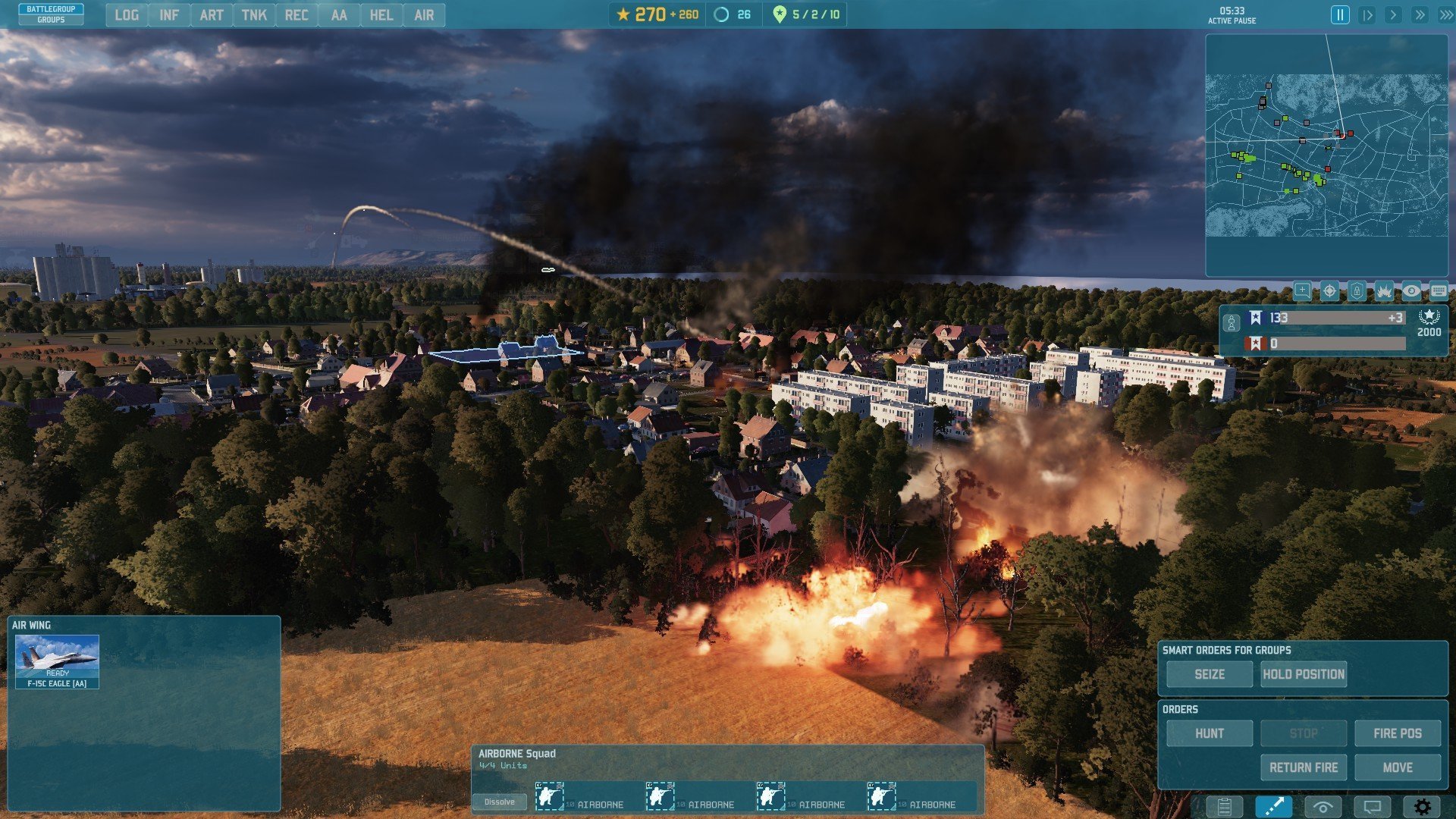The width and height of the screenshot is (1456, 819).
Task: Choose the HOLD POSITION smart order
Action: (1304, 674)
